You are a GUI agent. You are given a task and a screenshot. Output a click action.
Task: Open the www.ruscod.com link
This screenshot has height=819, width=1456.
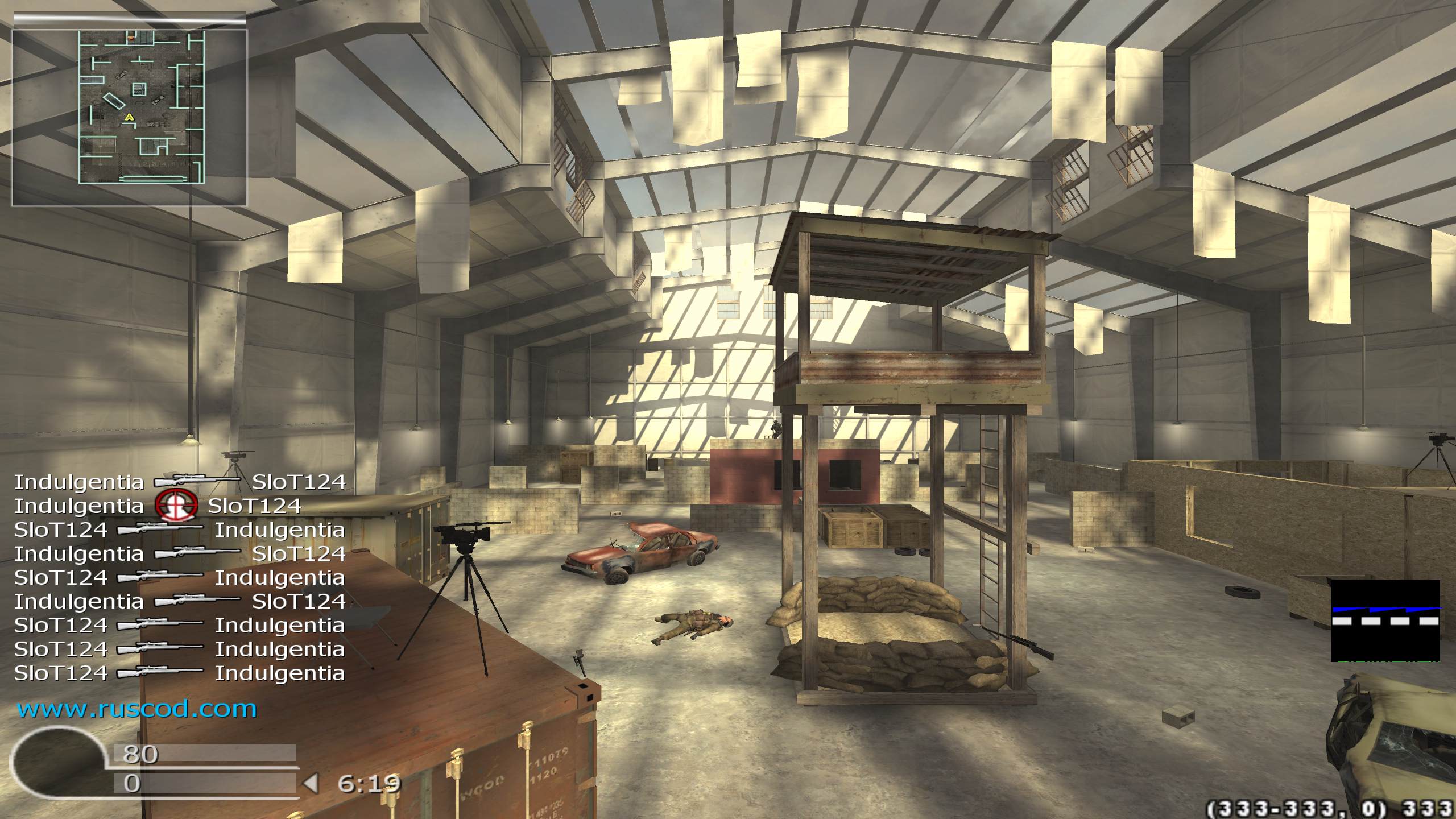coord(136,709)
